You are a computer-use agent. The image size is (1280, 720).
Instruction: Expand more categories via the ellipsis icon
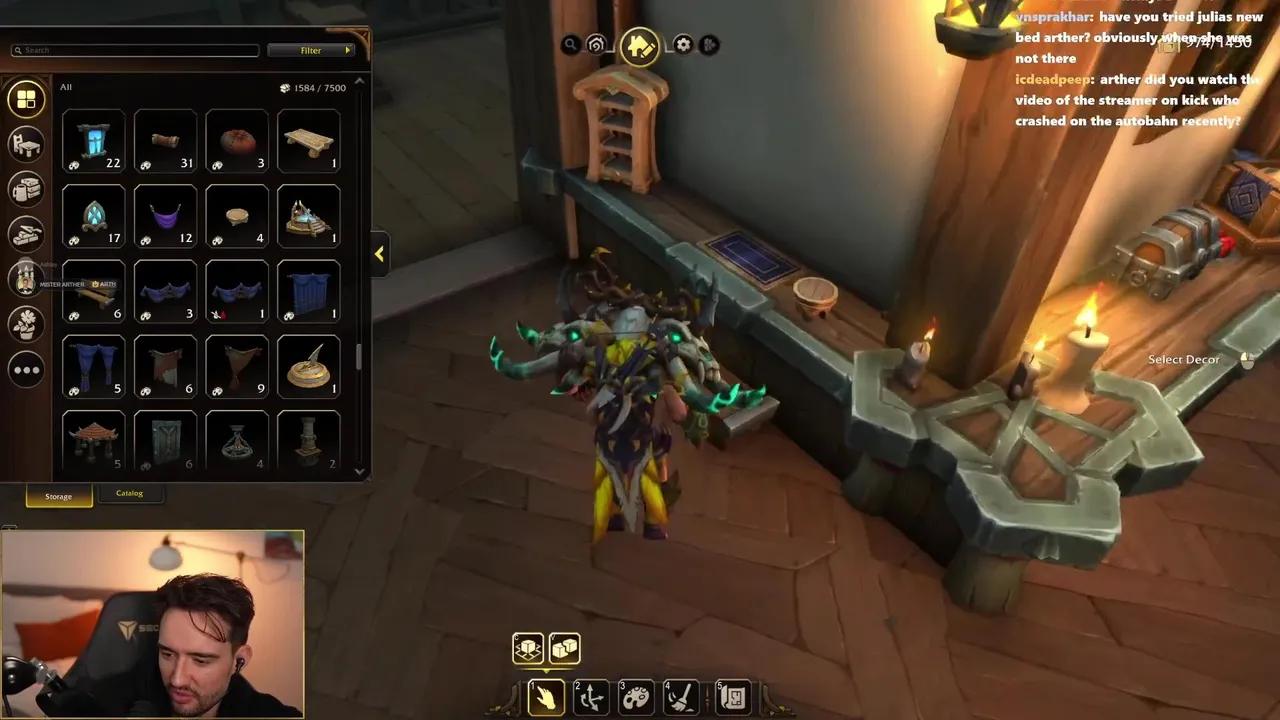[26, 369]
